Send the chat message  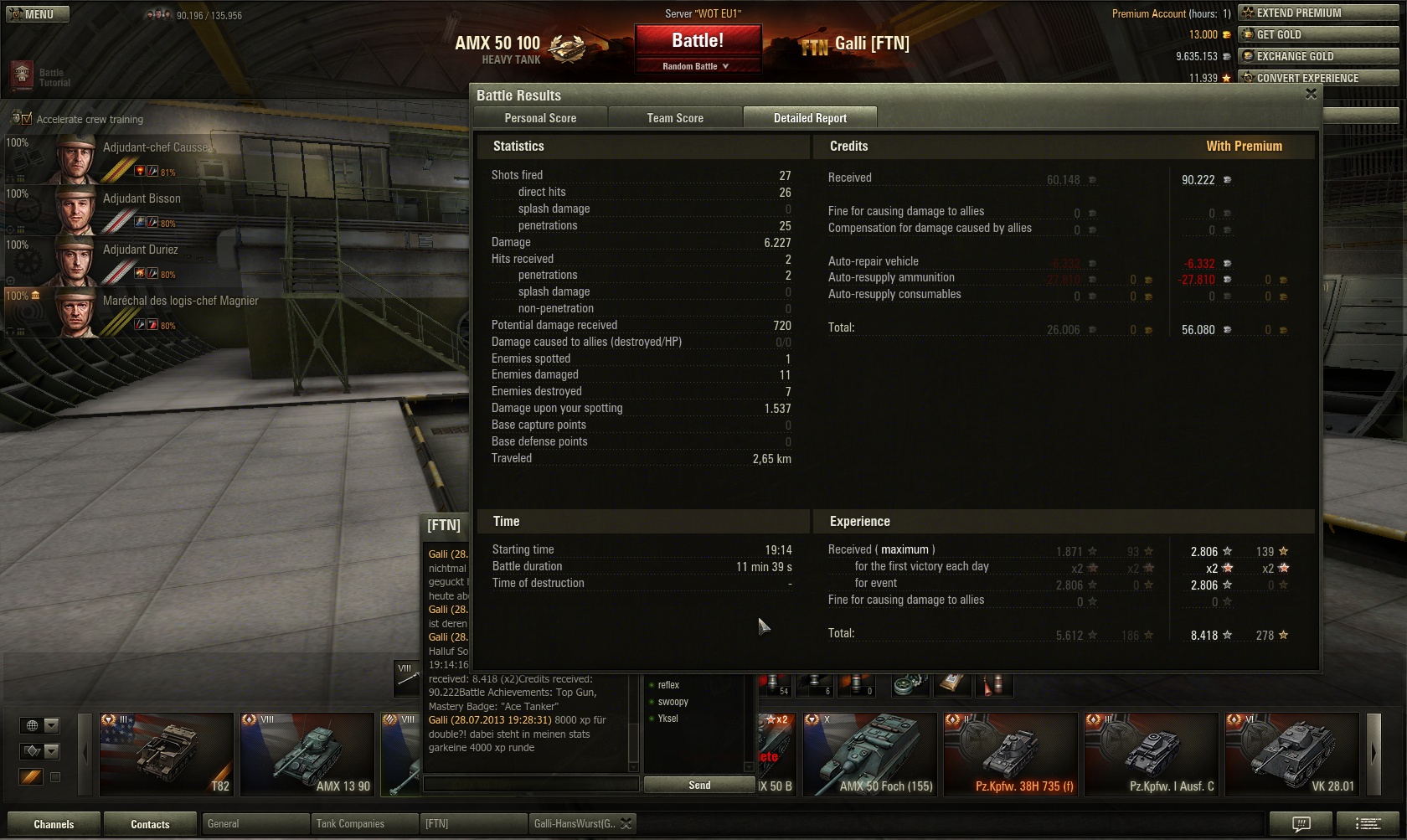click(699, 785)
